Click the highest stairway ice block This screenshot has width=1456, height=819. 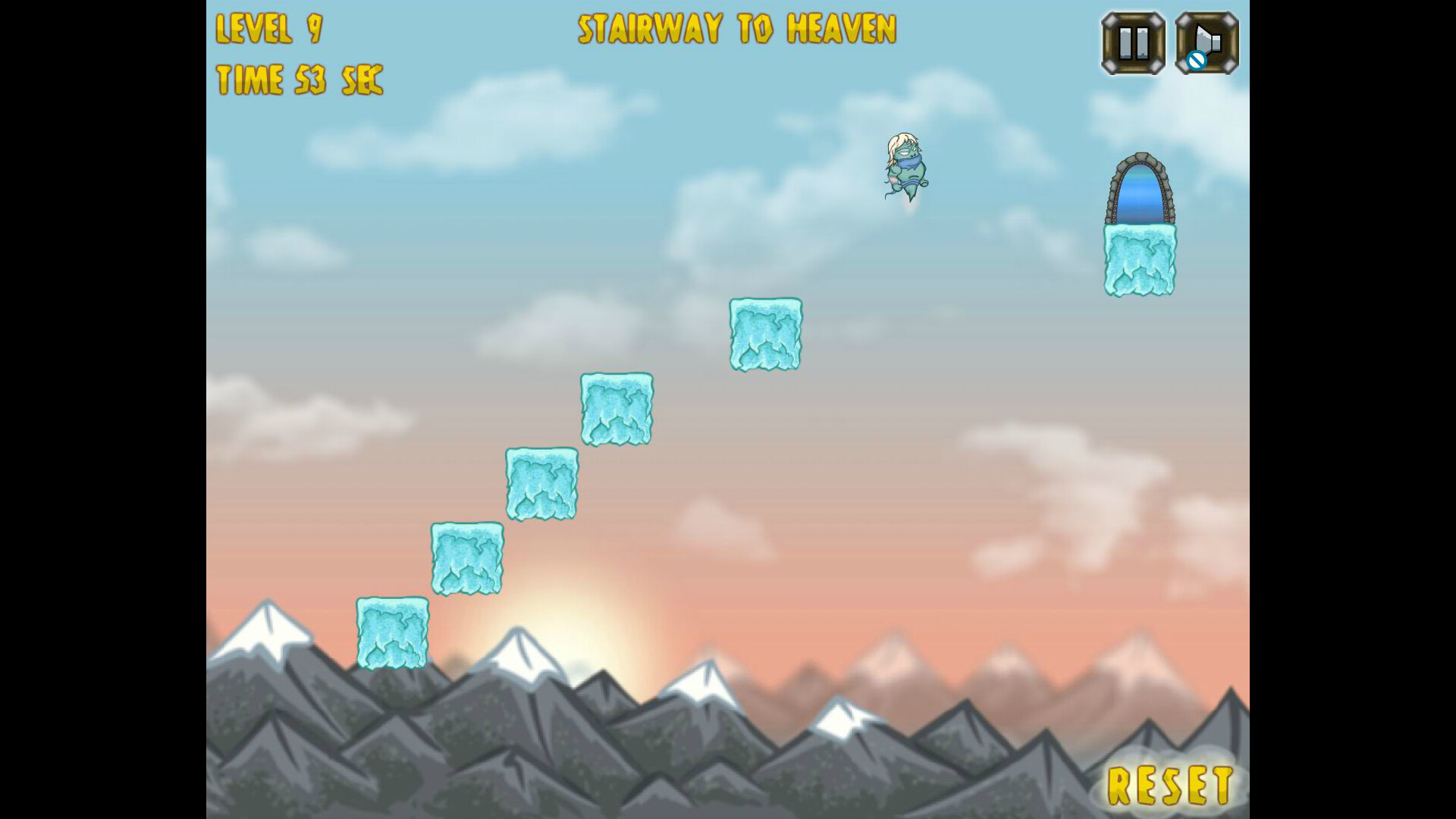coord(764,334)
